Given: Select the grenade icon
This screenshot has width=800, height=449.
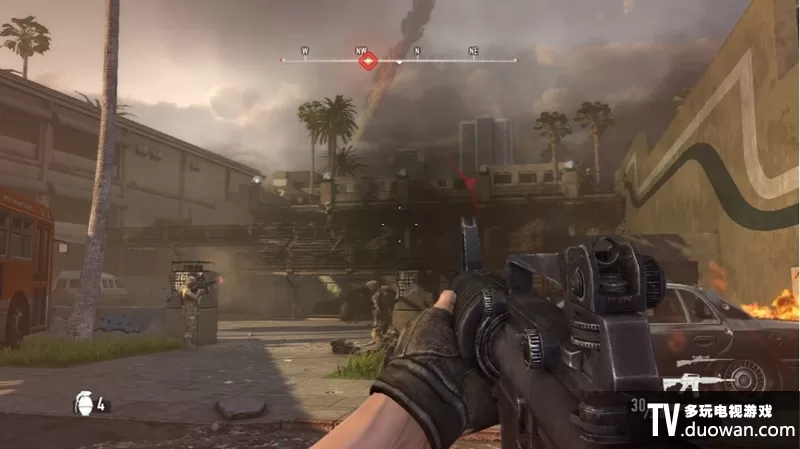Looking at the screenshot, I should coord(83,404).
